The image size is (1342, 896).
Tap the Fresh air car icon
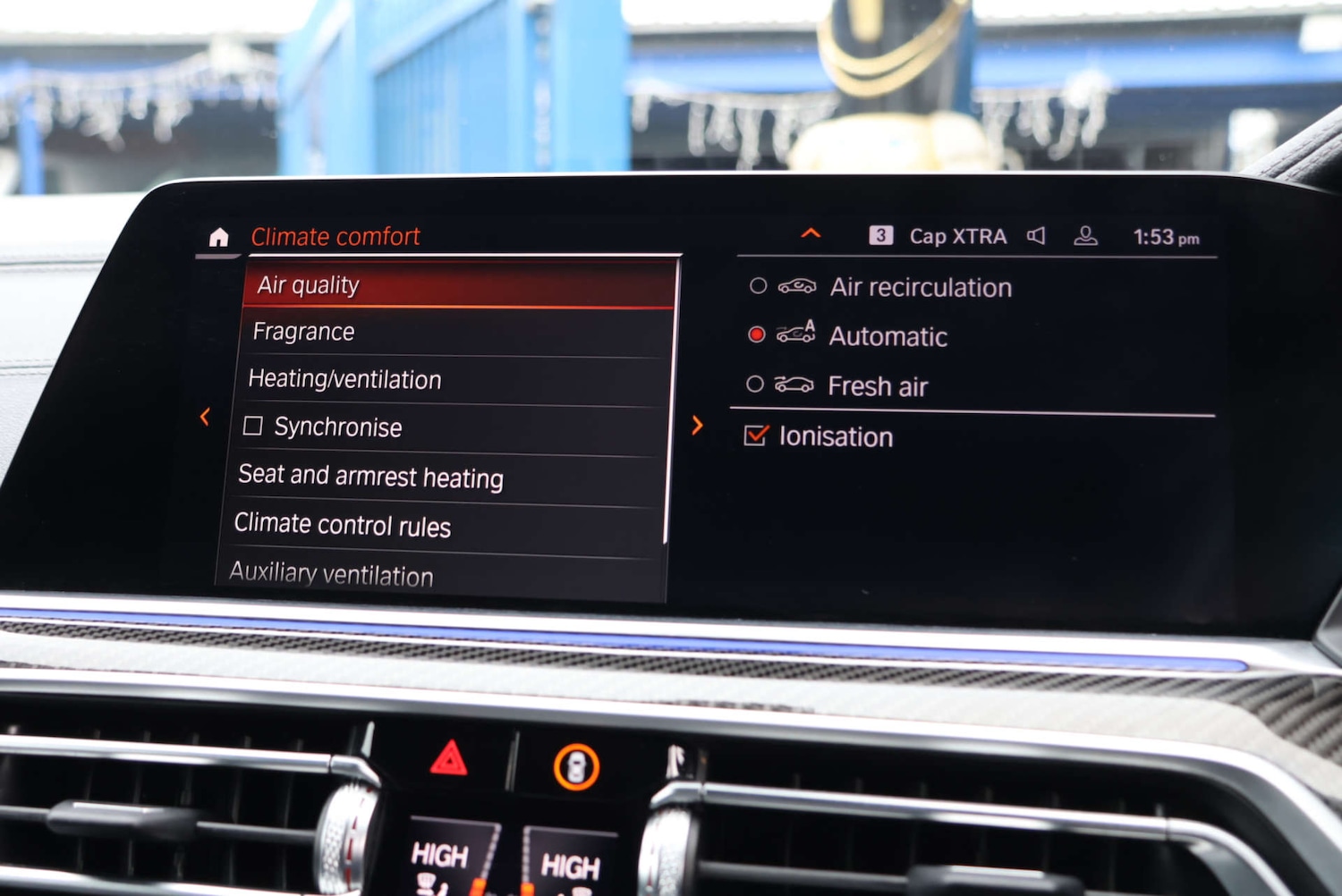click(794, 385)
